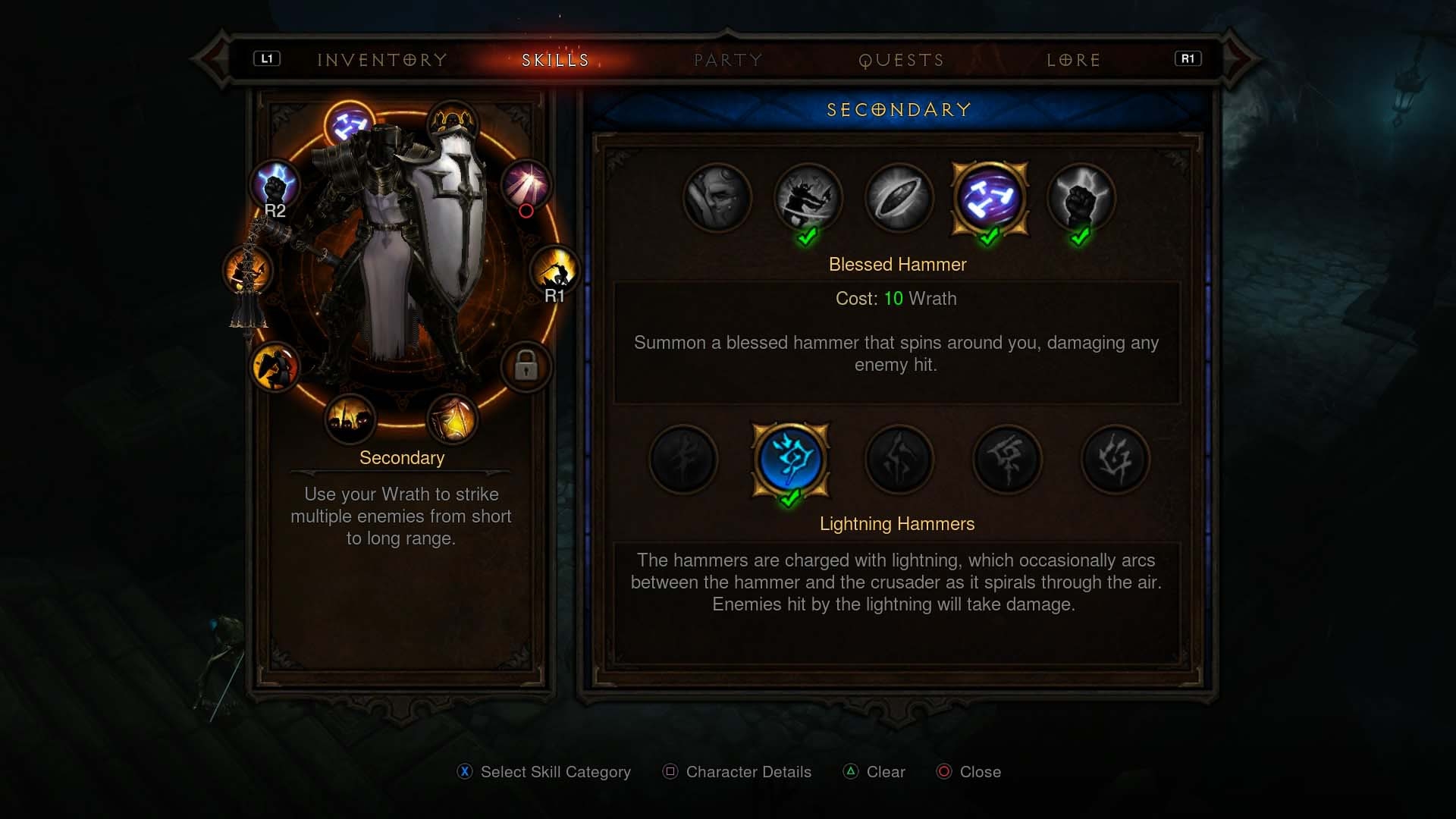Click the lightning fist slot marked R2
Screen dimensions: 1456x819
pyautogui.click(x=275, y=186)
